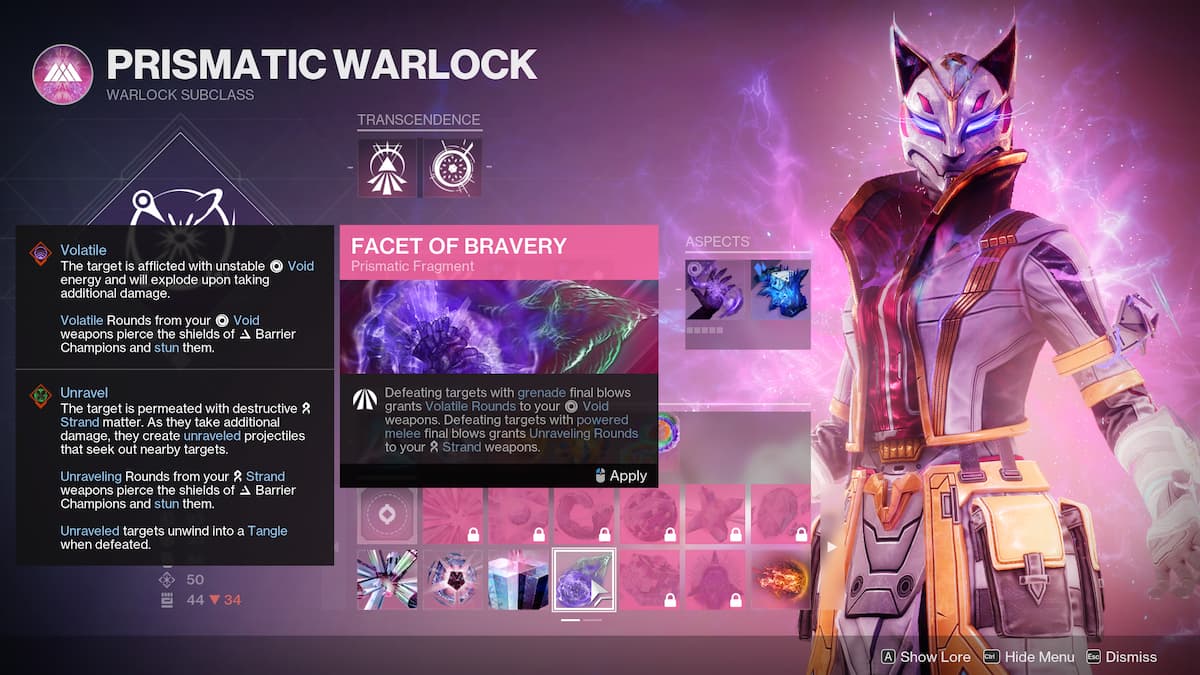1200x675 pixels.
Task: Select the triangle arrow Transcendence ability
Action: click(x=387, y=167)
